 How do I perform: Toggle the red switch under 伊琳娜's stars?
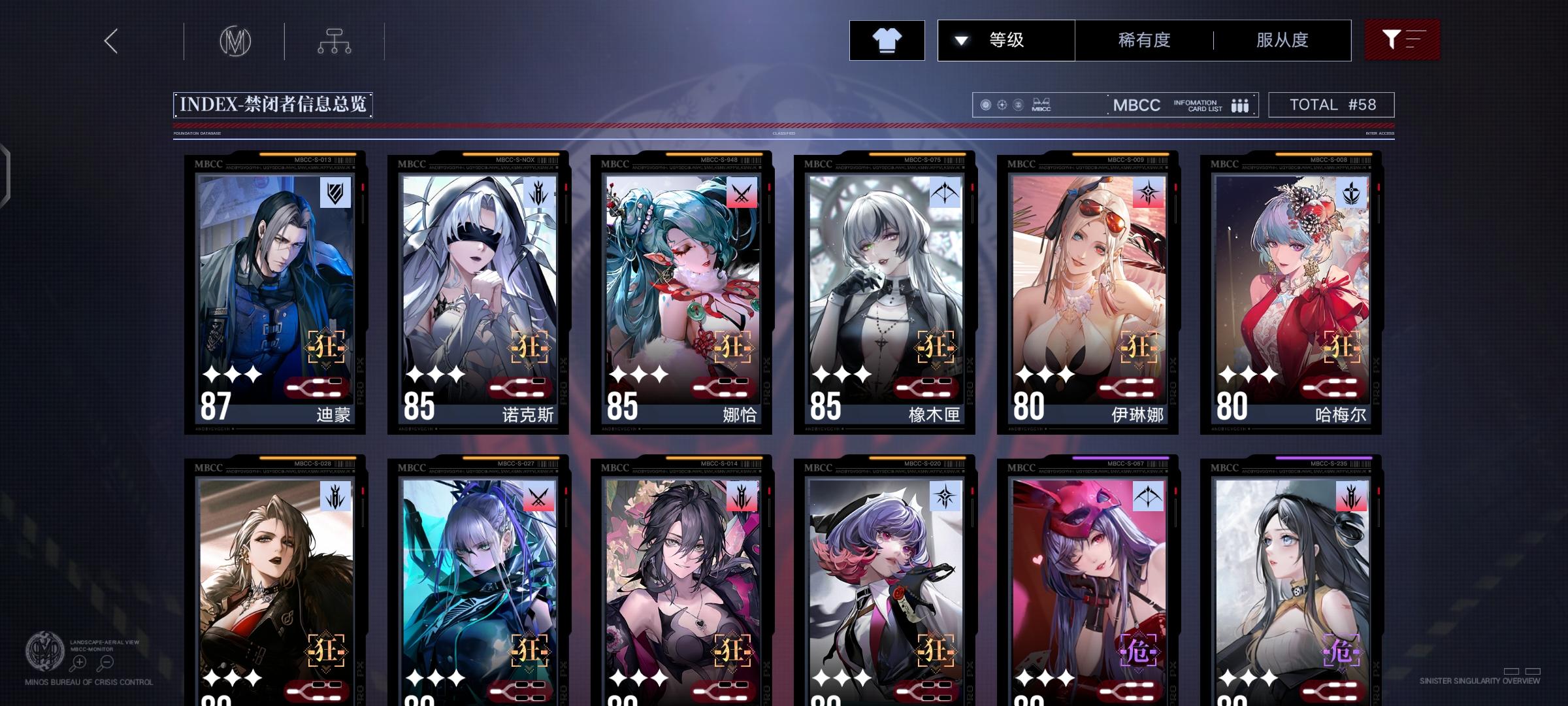(1127, 389)
